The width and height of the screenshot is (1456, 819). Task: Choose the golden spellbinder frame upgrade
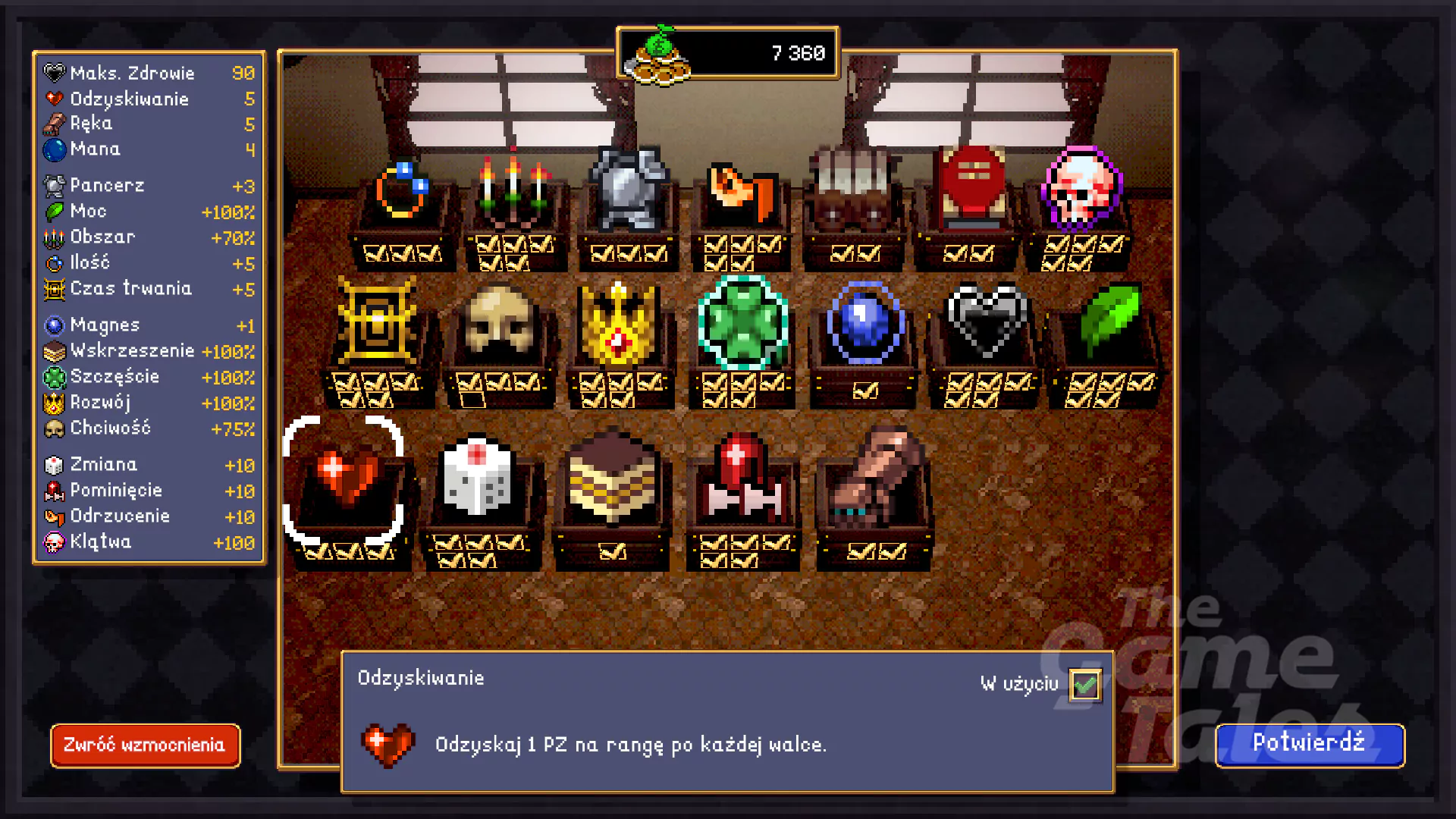tap(377, 322)
